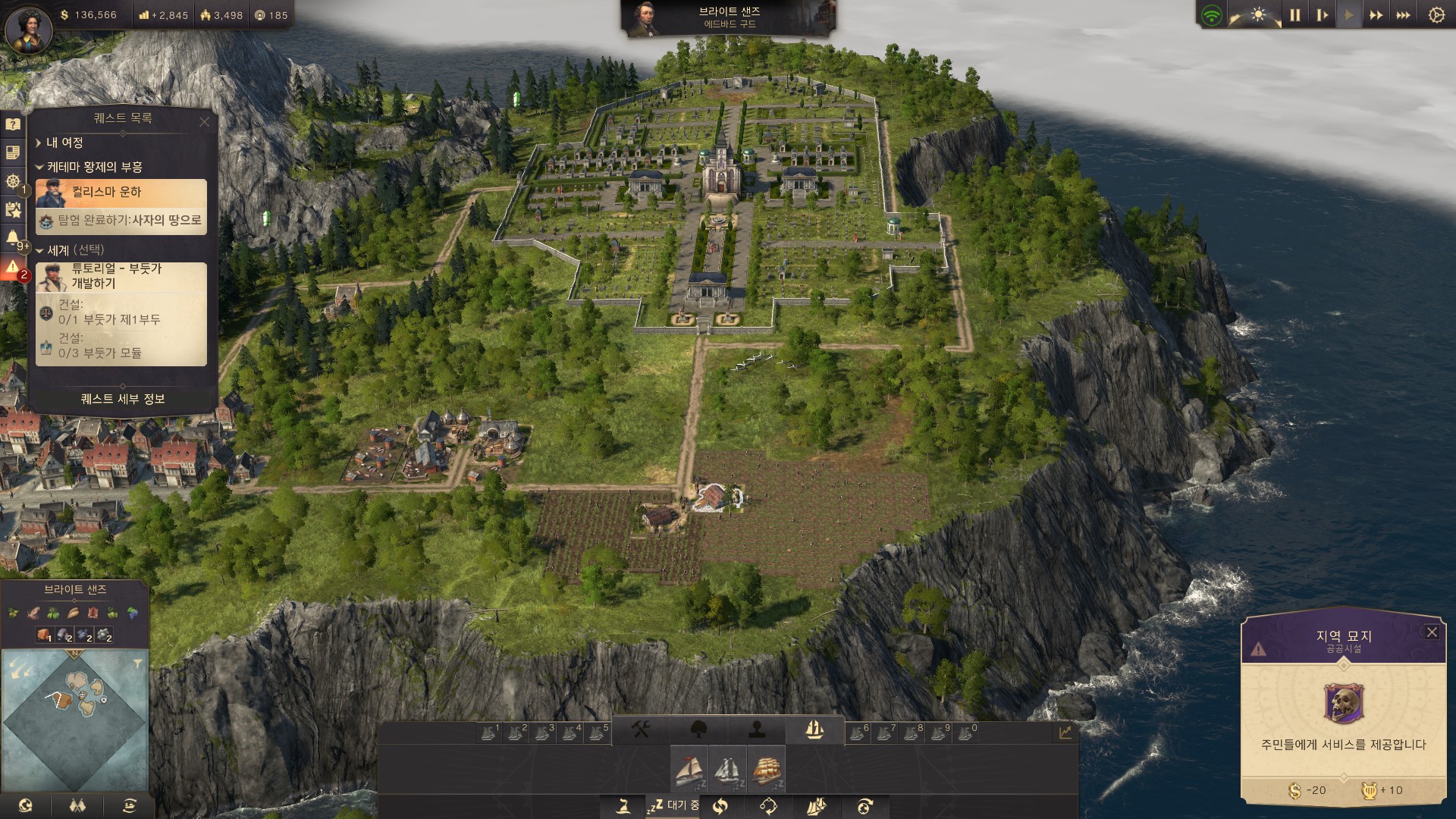
Task: Switch to the ships tab
Action: tap(814, 730)
